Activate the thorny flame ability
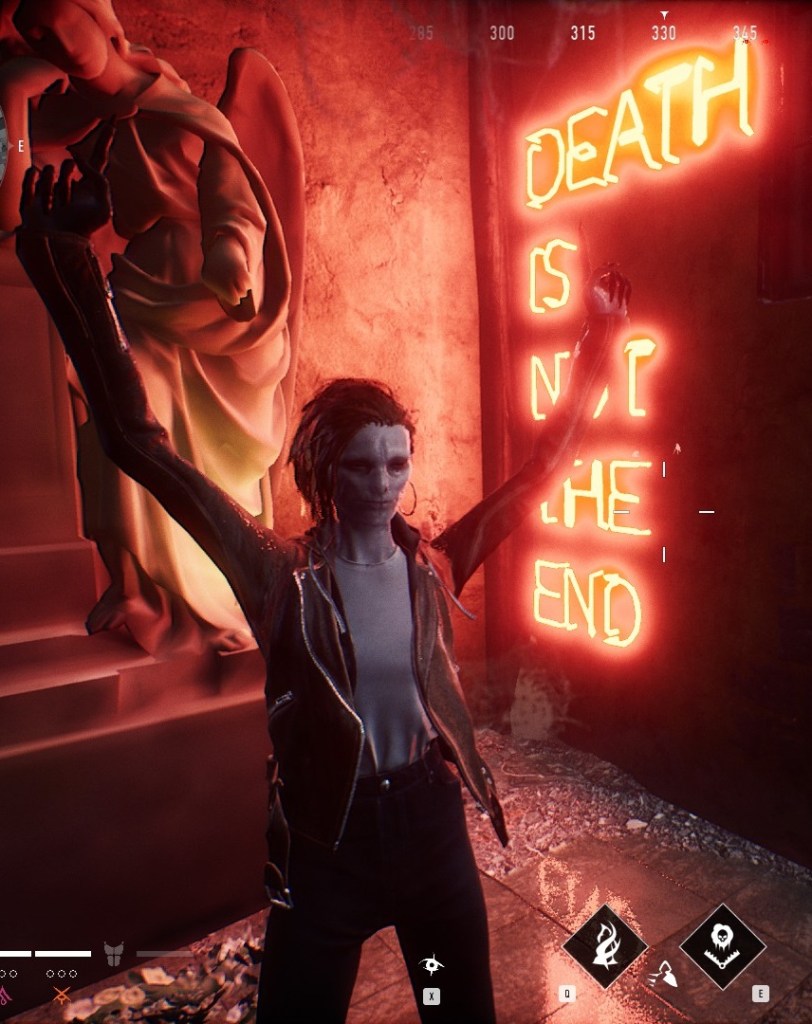 [x=604, y=946]
